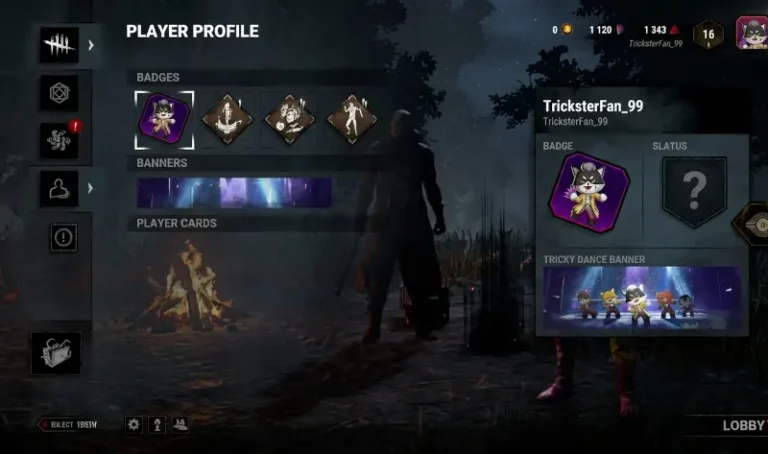Open the crate icon in the sidebar
The image size is (768, 454).
(x=56, y=353)
